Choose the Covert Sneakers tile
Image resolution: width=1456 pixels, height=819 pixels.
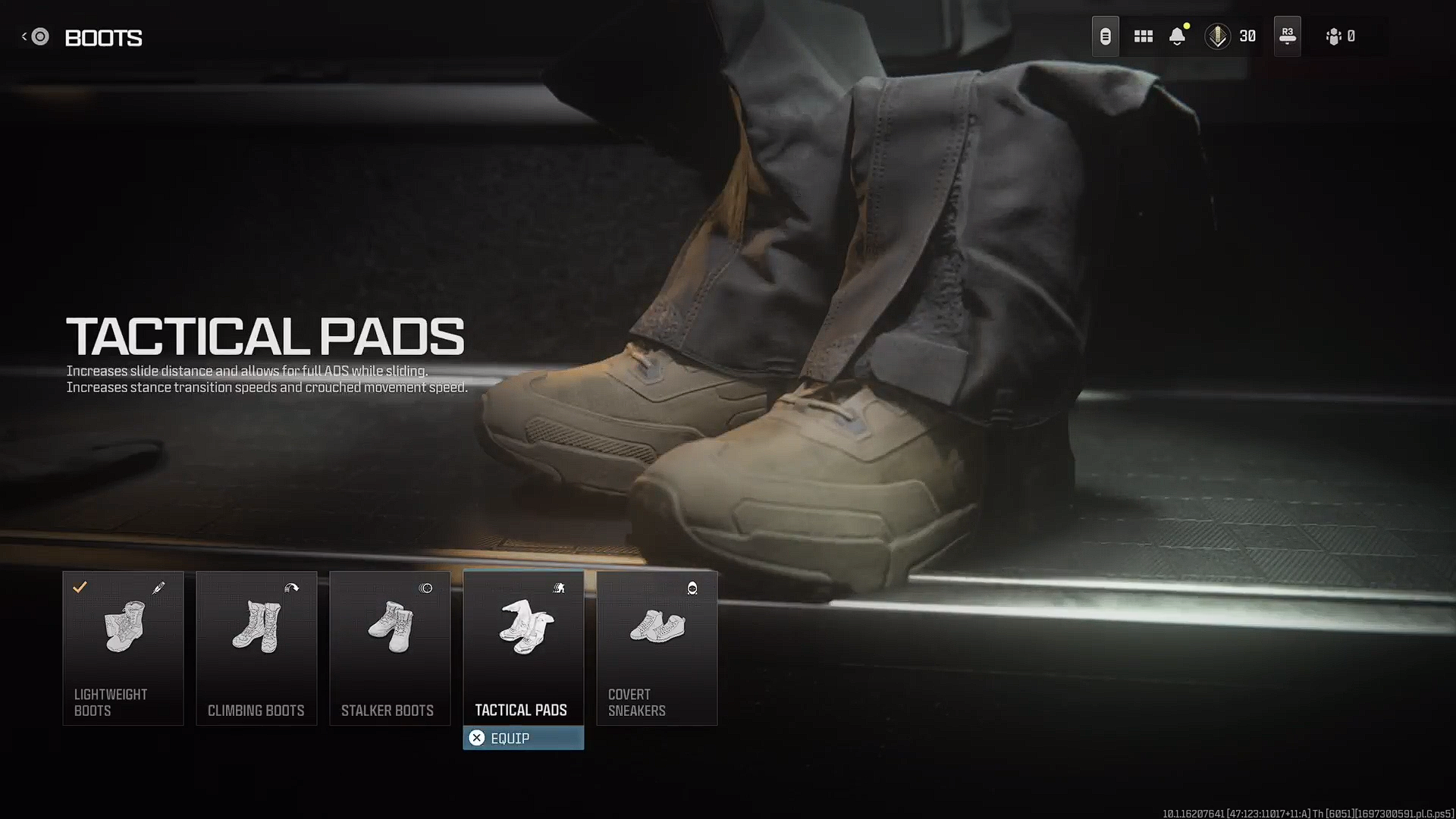point(657,648)
